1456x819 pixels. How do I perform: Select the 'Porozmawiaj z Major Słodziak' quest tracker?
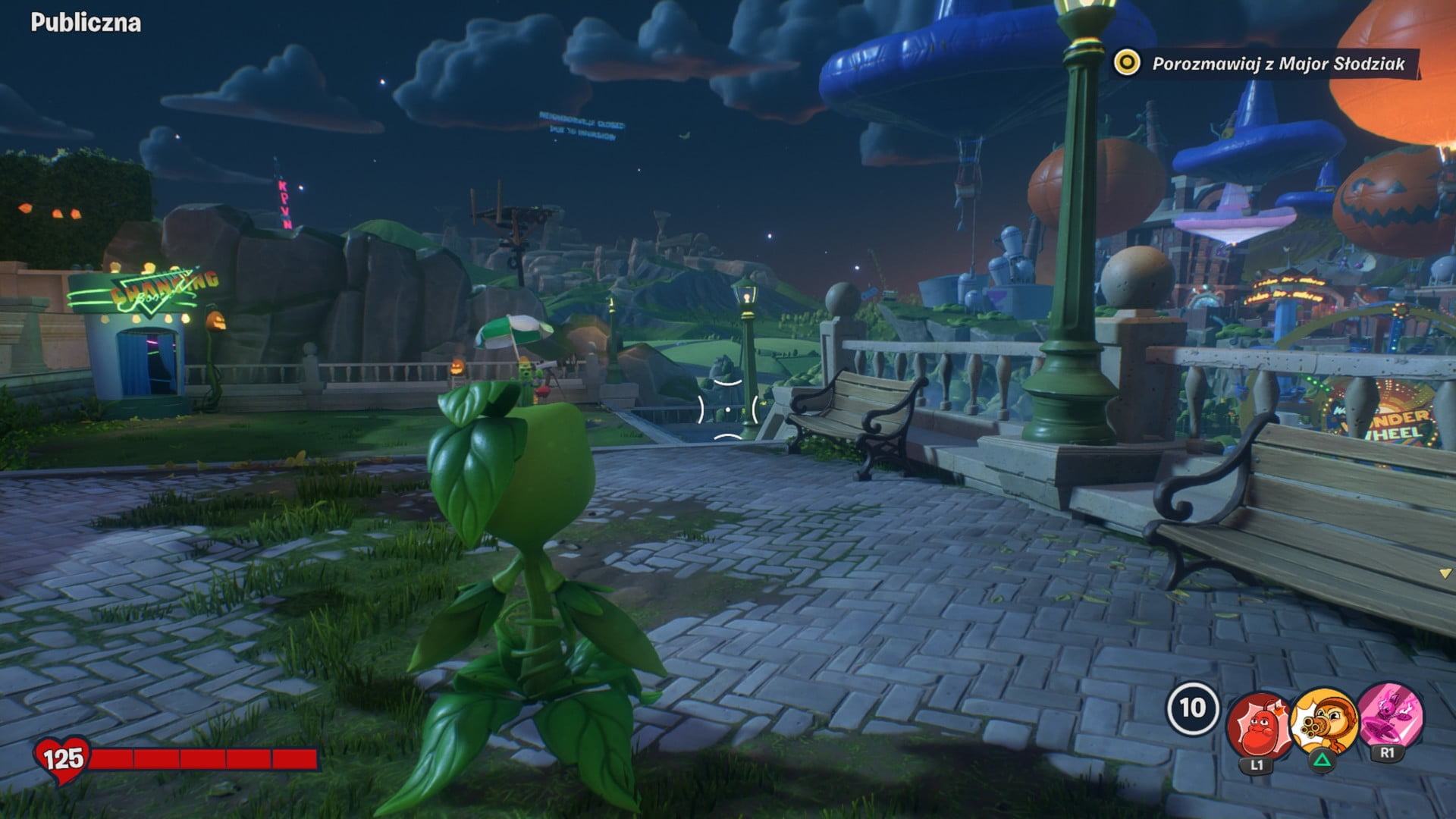click(x=1265, y=64)
